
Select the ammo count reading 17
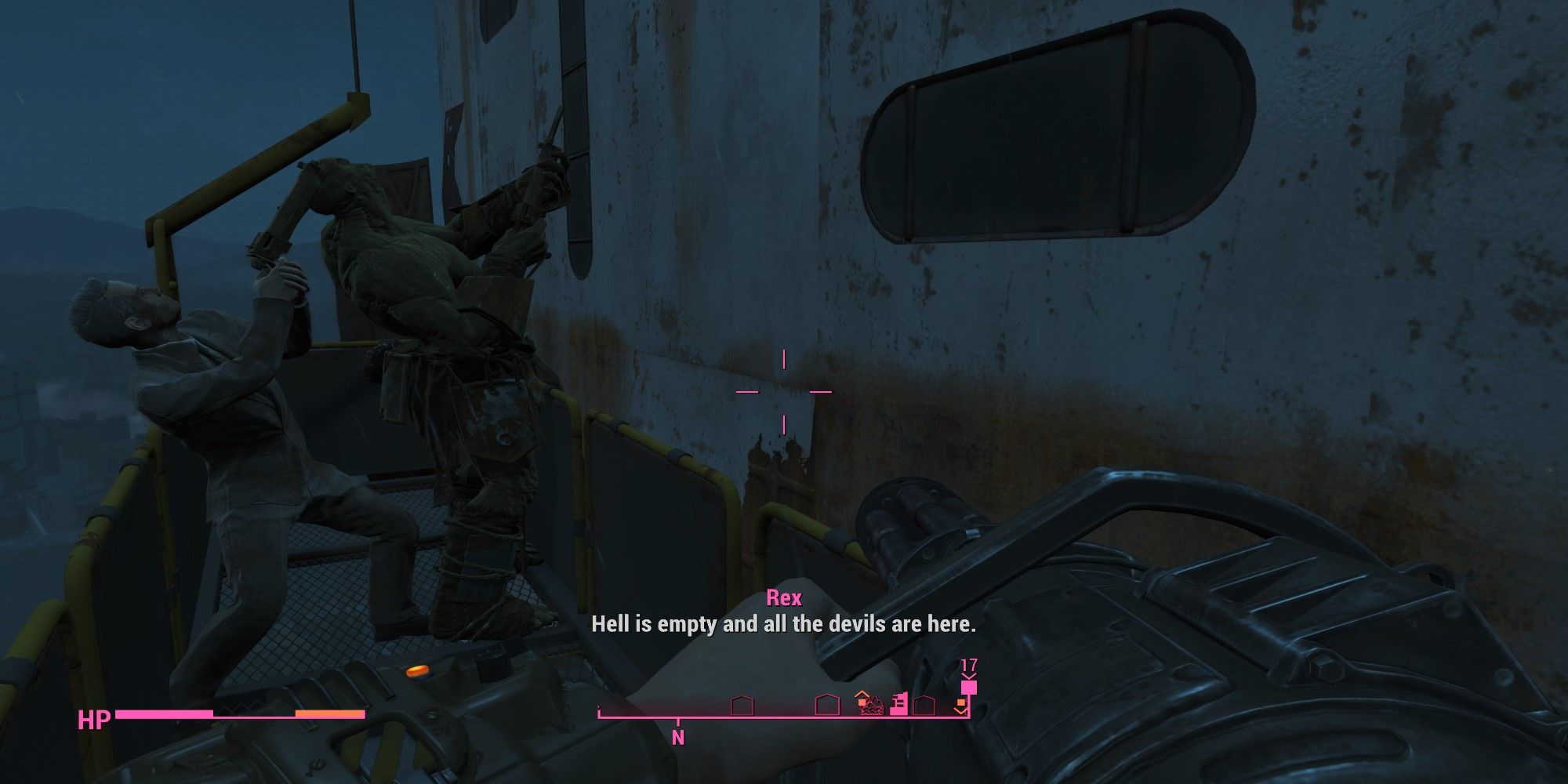point(969,664)
